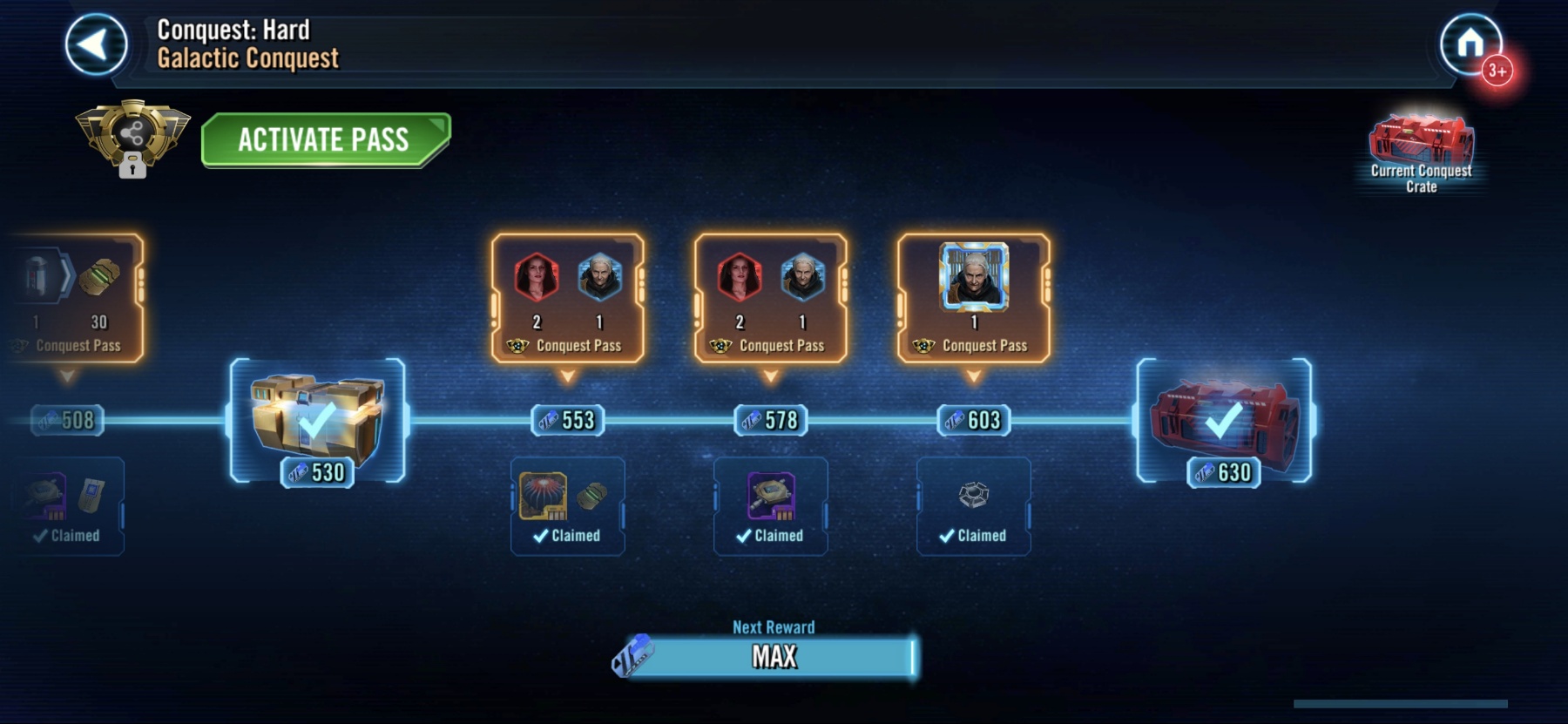View the Conquest Pass reward above 578
The image size is (1568, 724).
[771, 298]
